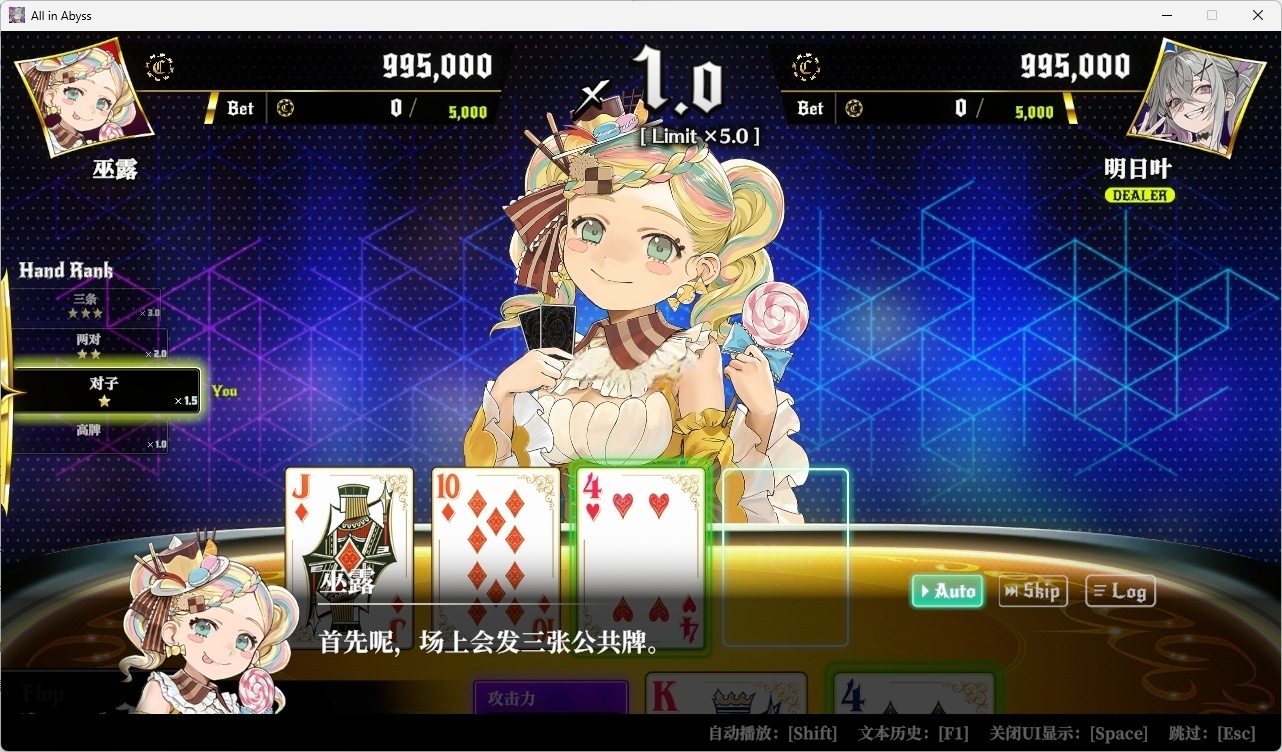Click the DEALER badge under 明日叶
This screenshot has height=752, width=1282.
pos(1139,195)
